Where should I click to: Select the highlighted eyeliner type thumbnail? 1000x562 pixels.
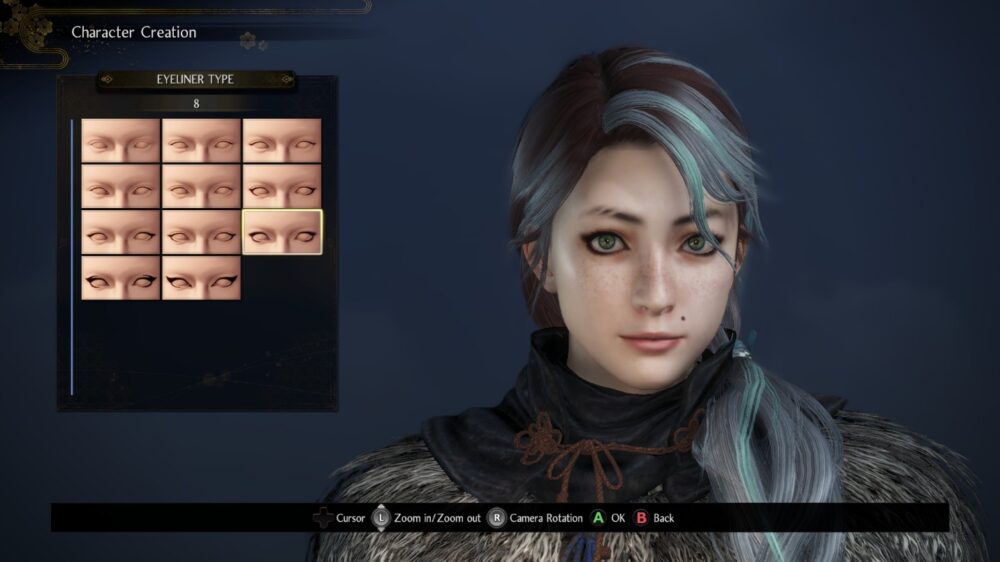point(282,232)
